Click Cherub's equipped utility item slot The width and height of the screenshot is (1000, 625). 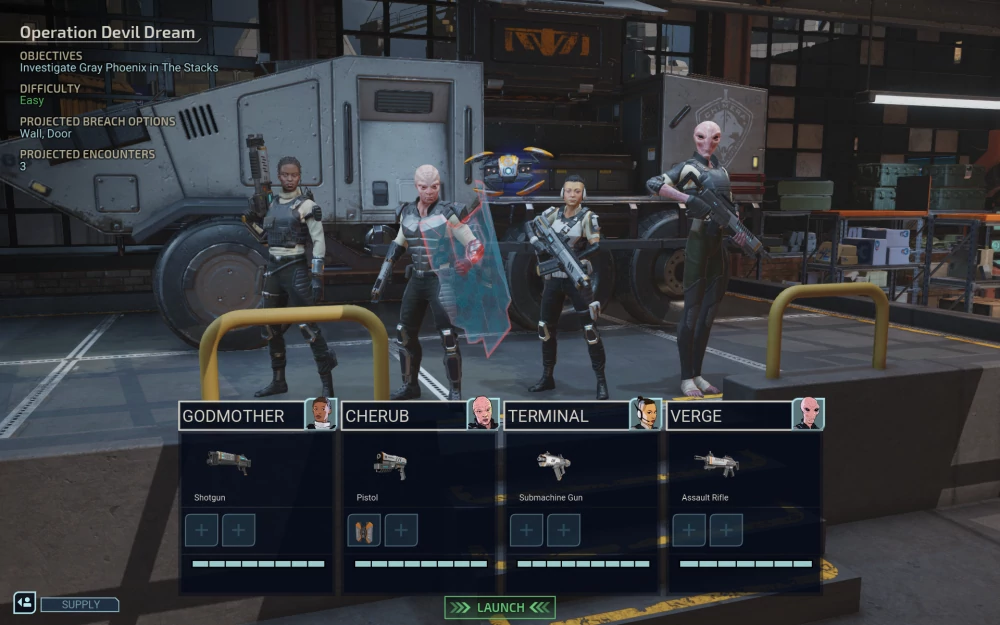click(x=364, y=530)
